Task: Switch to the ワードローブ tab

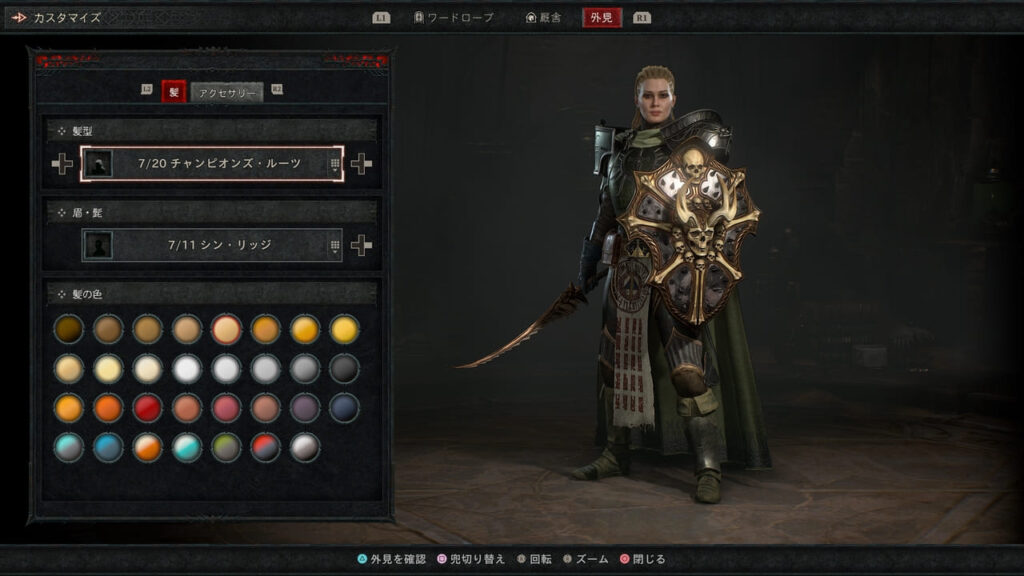Action: click(x=453, y=17)
